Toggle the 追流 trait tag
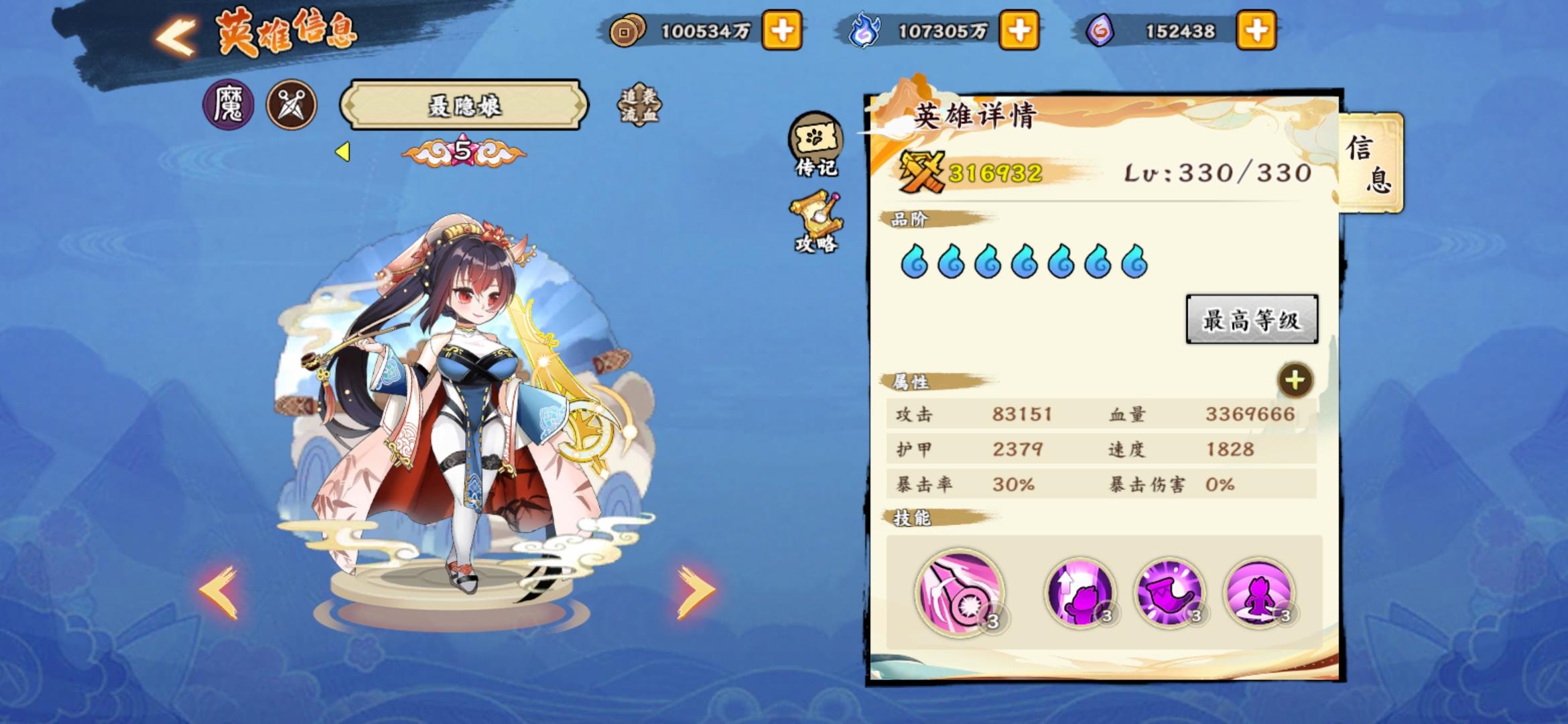Viewport: 1568px width, 724px height. tap(631, 106)
